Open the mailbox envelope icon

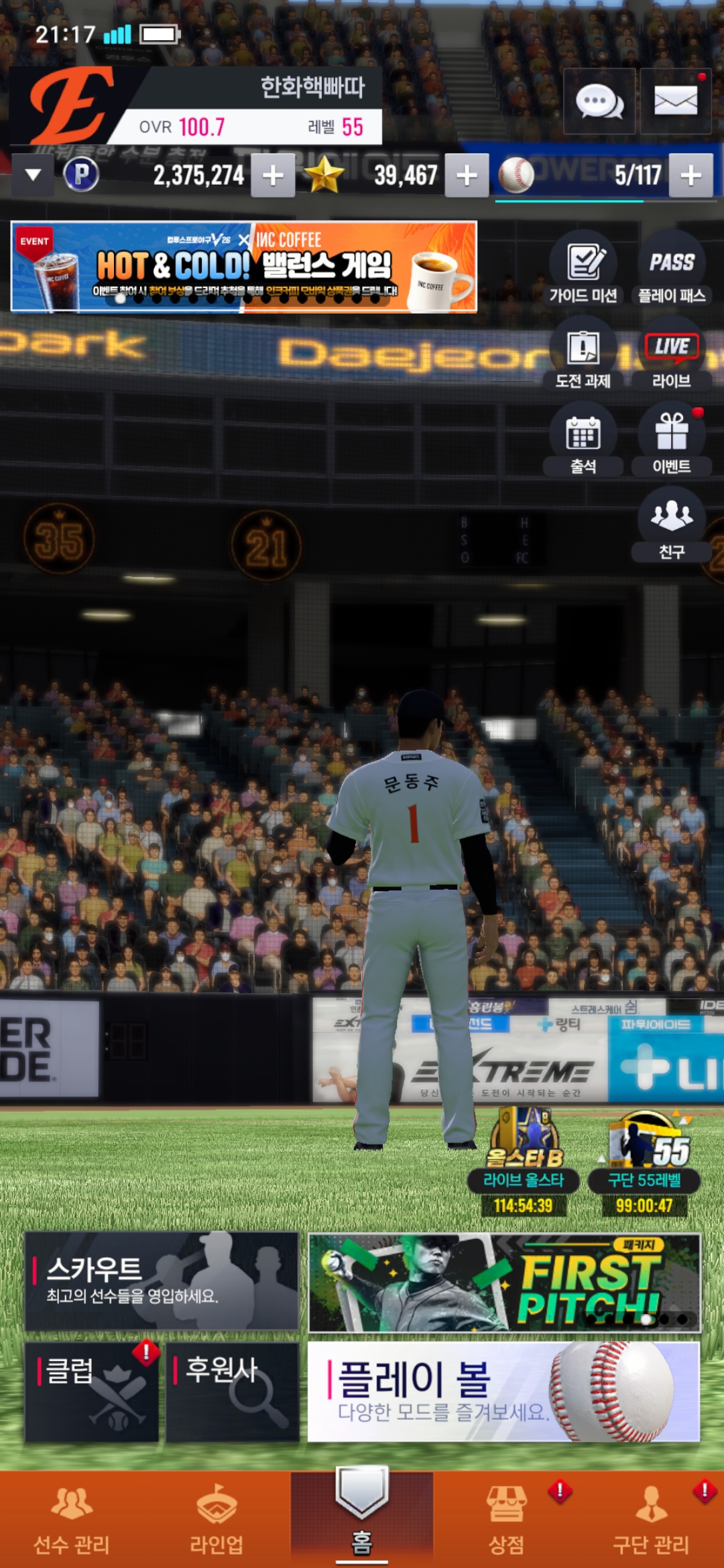click(675, 102)
